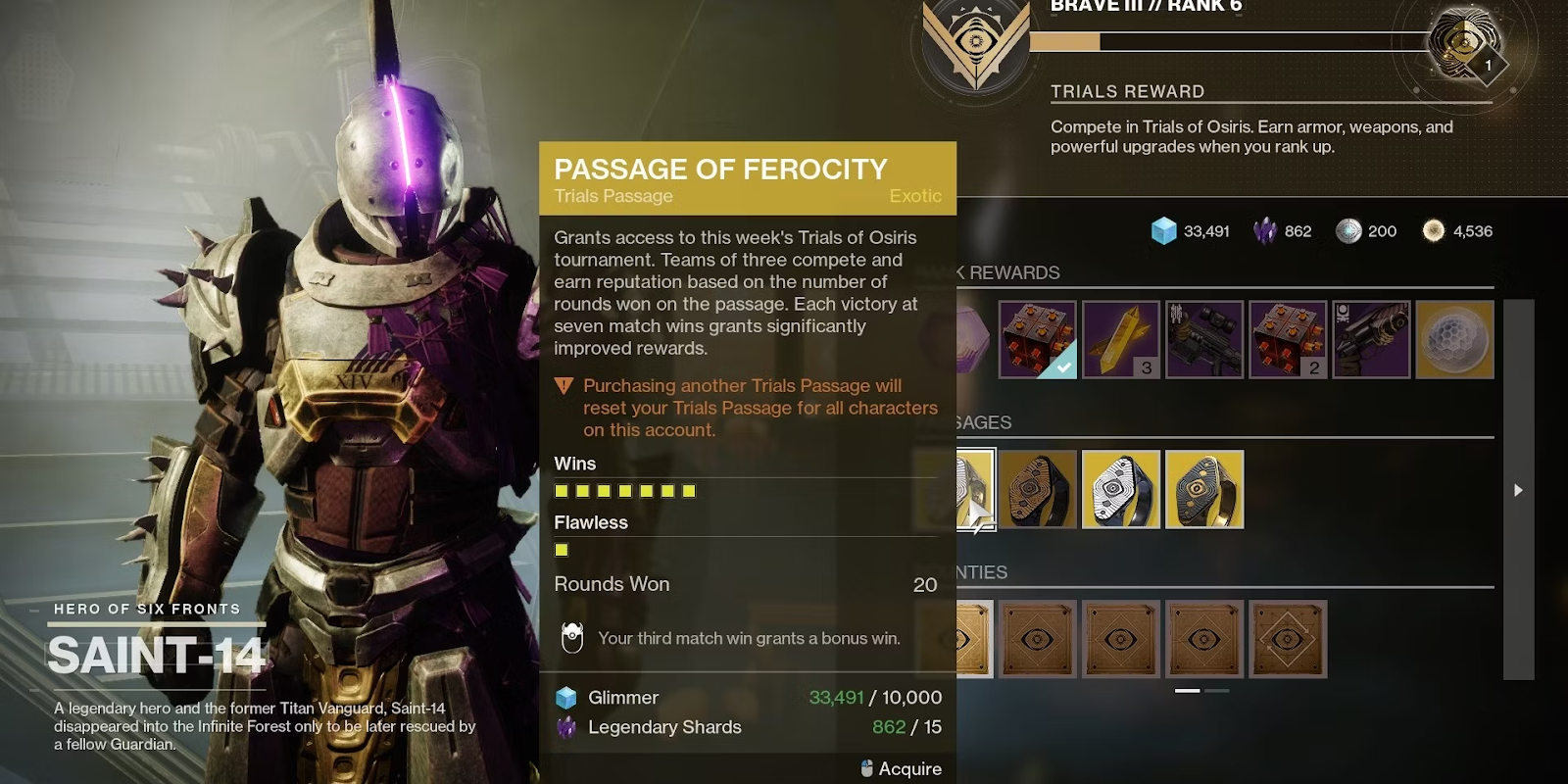The width and height of the screenshot is (1568, 784).
Task: Claim the golden shards reward showing 3
Action: coord(1121,339)
